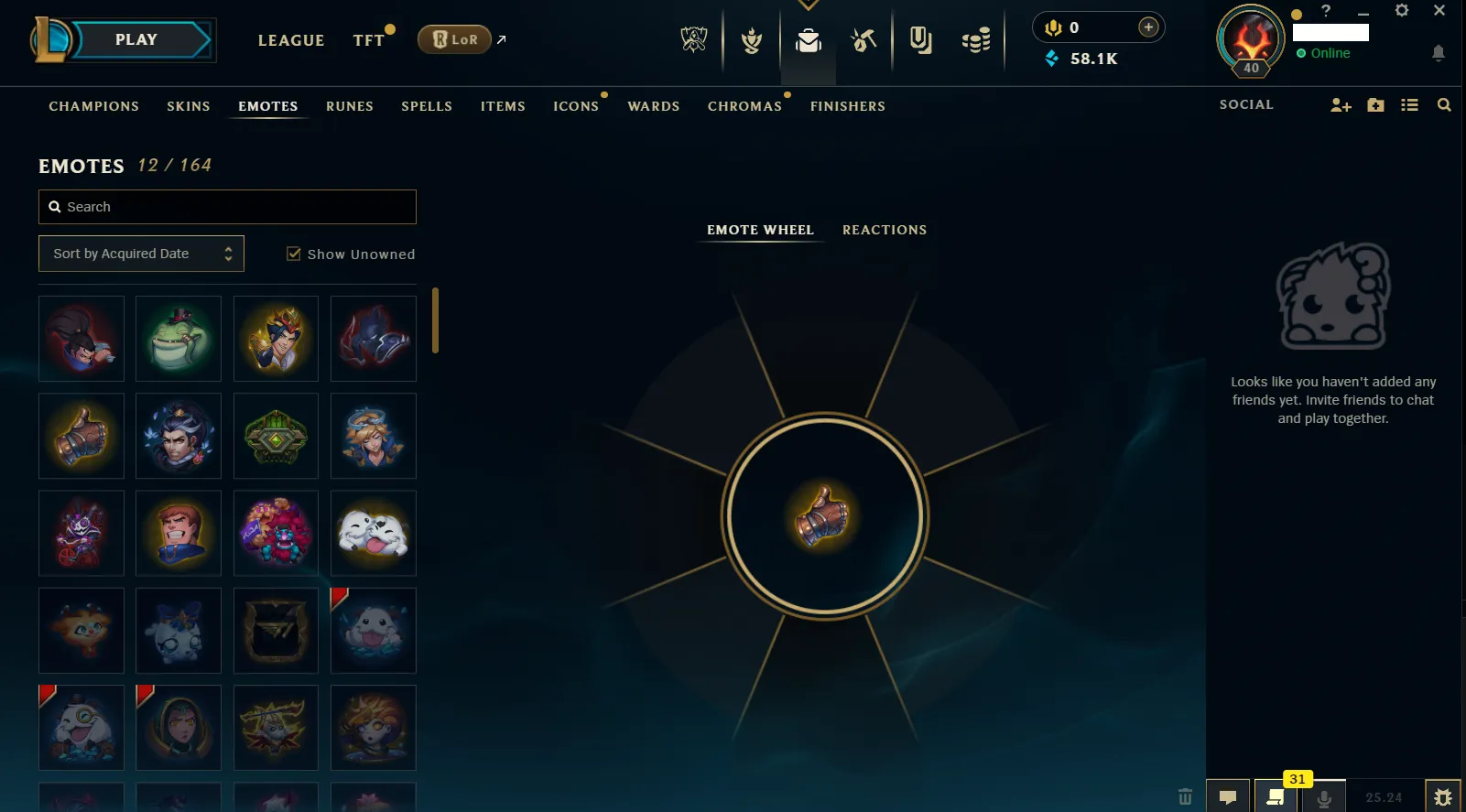
Task: Select the Collection backpack icon
Action: point(808,39)
